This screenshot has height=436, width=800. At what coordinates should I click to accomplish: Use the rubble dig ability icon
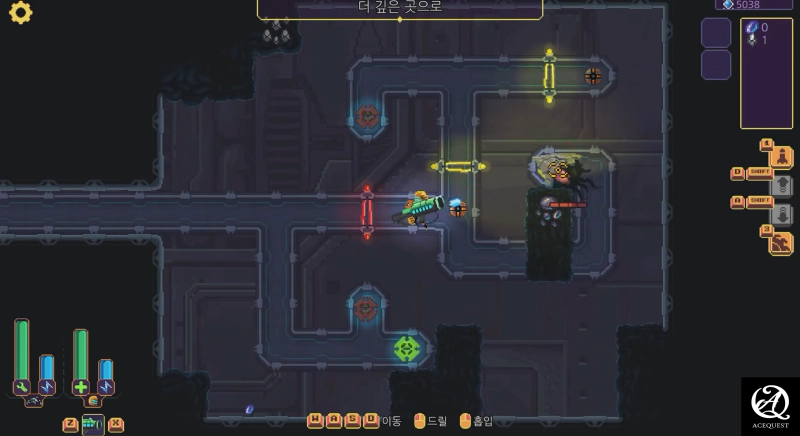click(x=781, y=243)
